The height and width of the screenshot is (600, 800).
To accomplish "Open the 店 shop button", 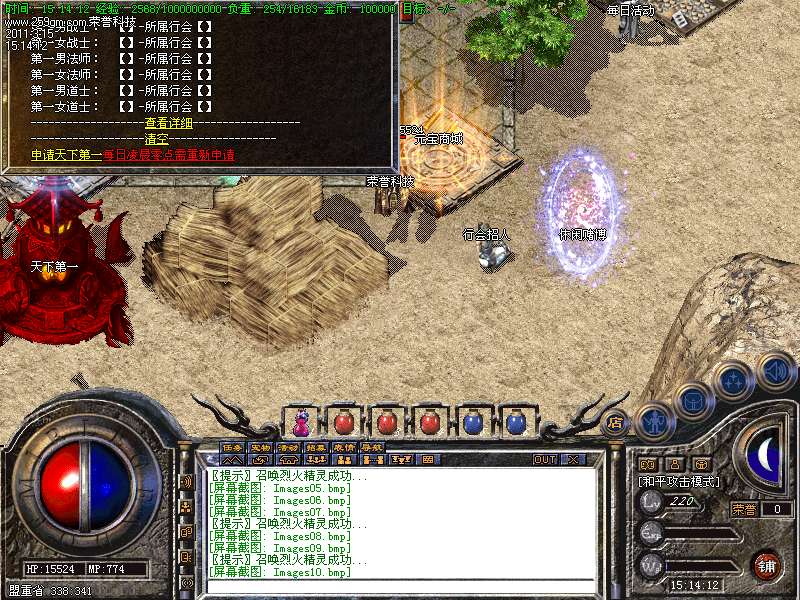I will 616,422.
